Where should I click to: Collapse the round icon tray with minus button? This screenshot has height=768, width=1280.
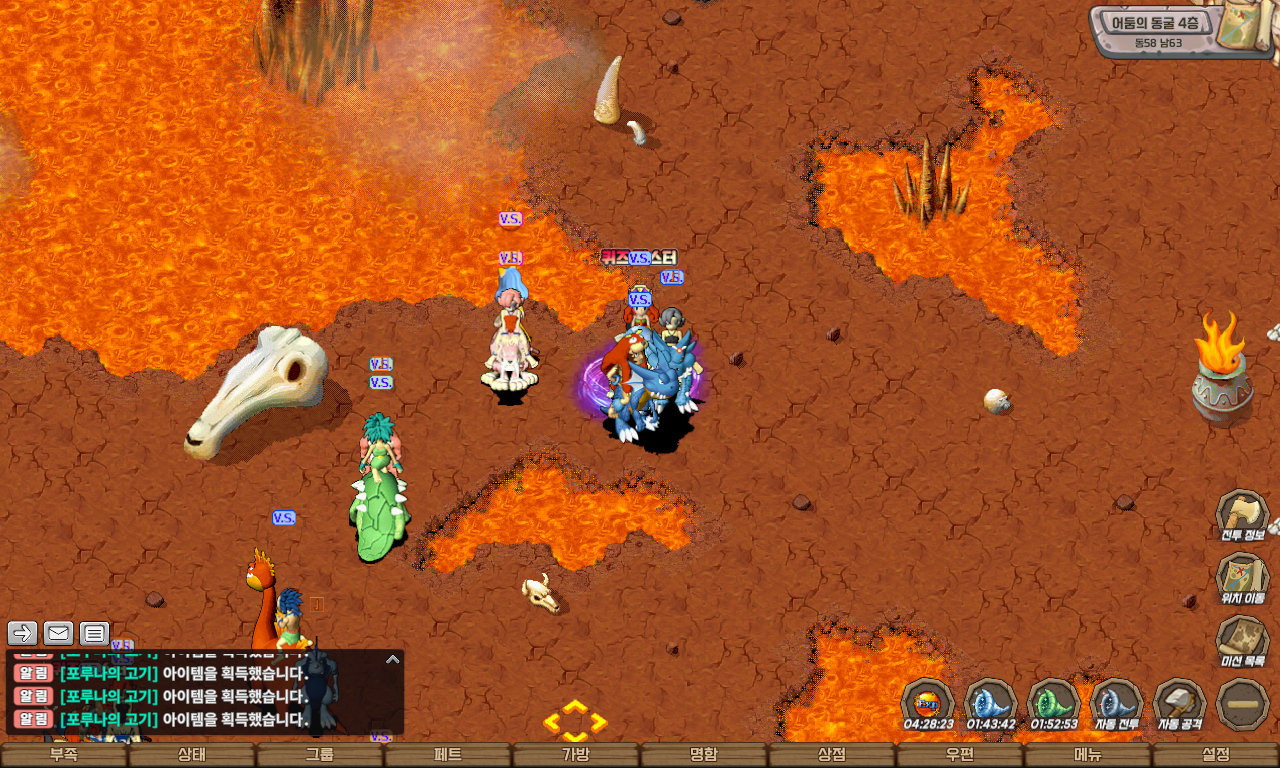1243,703
